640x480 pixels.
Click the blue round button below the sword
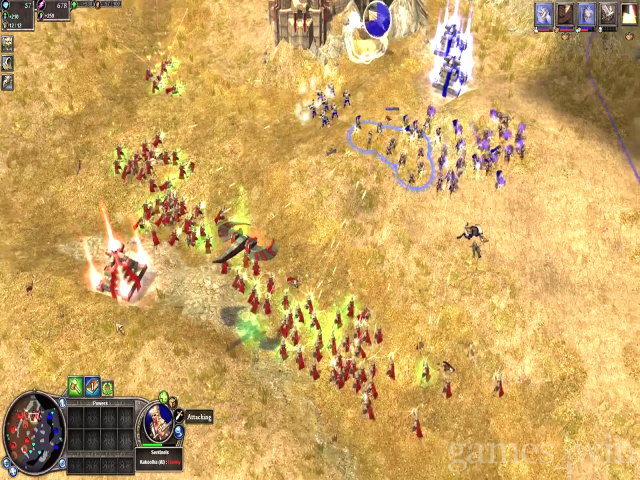[180, 434]
